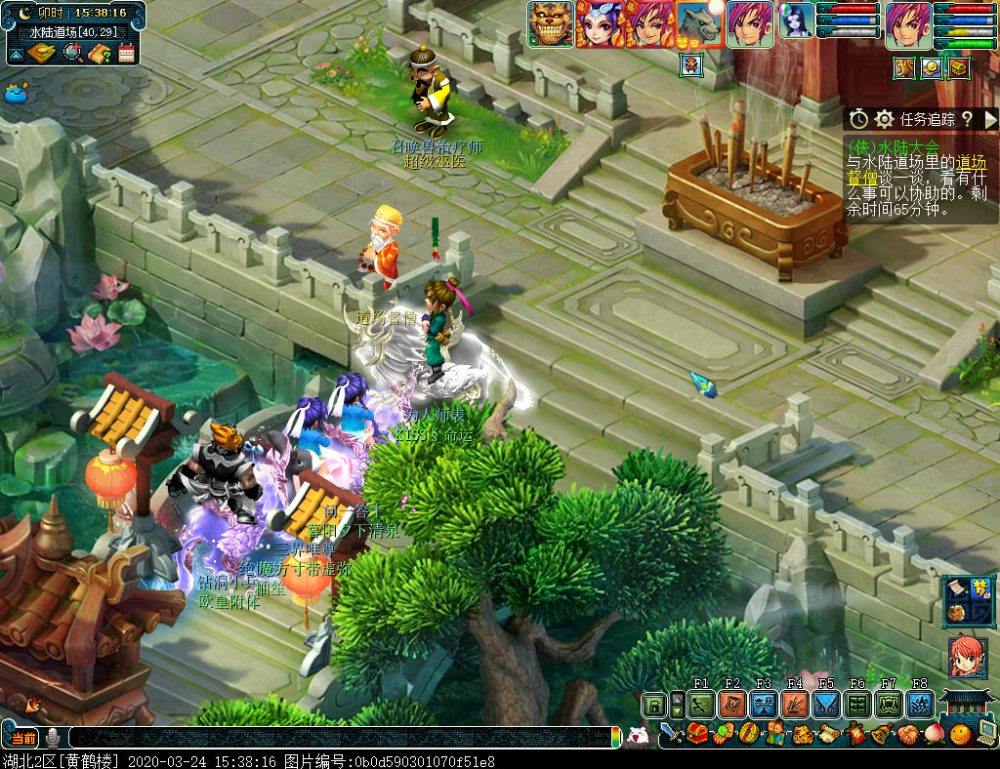
Task: Click the red-haired girl helper portrait
Action: click(x=967, y=657)
